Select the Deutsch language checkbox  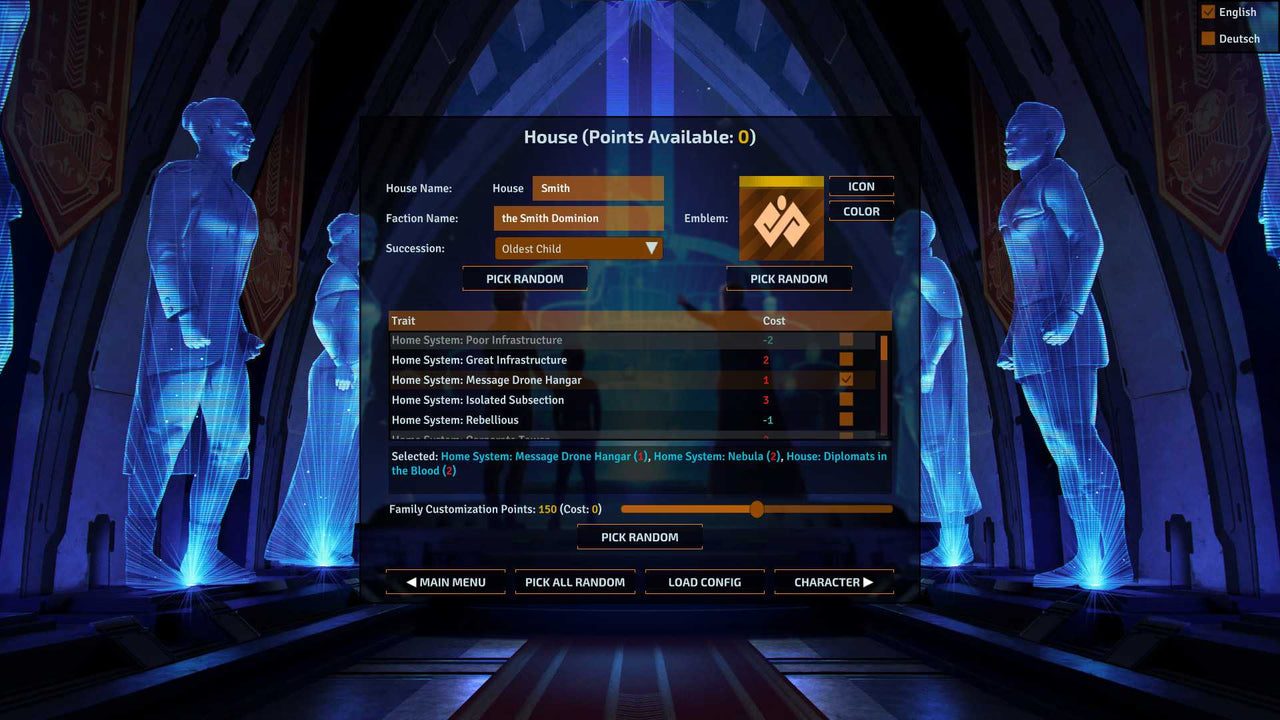pos(1208,38)
